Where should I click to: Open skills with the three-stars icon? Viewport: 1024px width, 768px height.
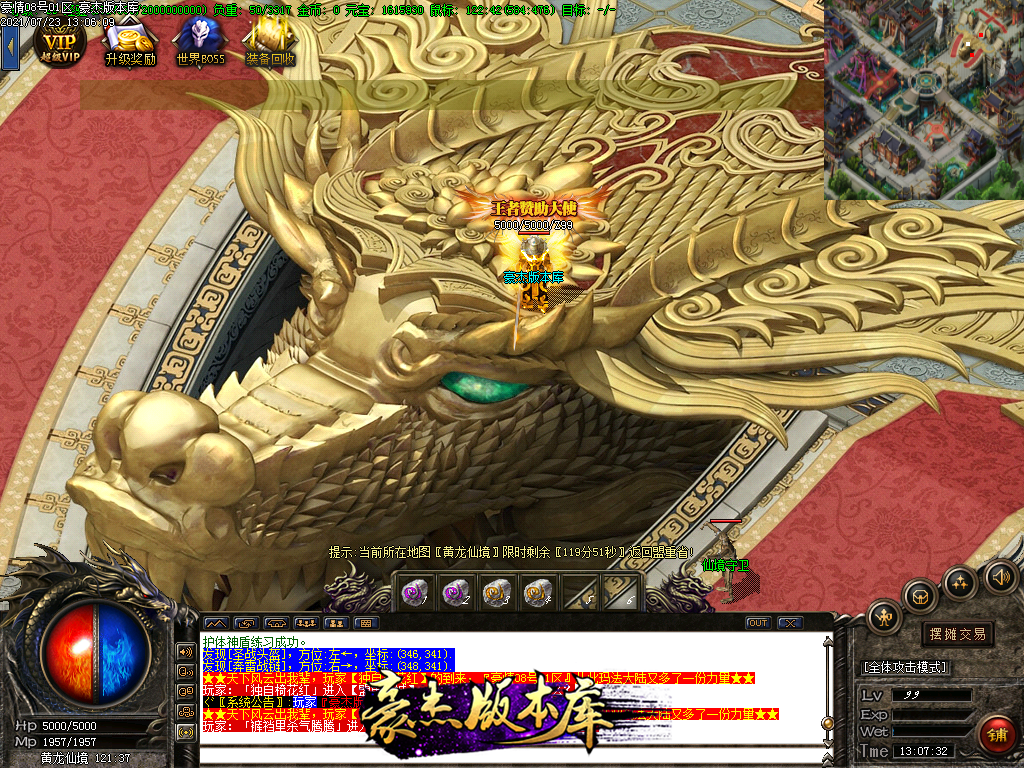click(x=960, y=582)
